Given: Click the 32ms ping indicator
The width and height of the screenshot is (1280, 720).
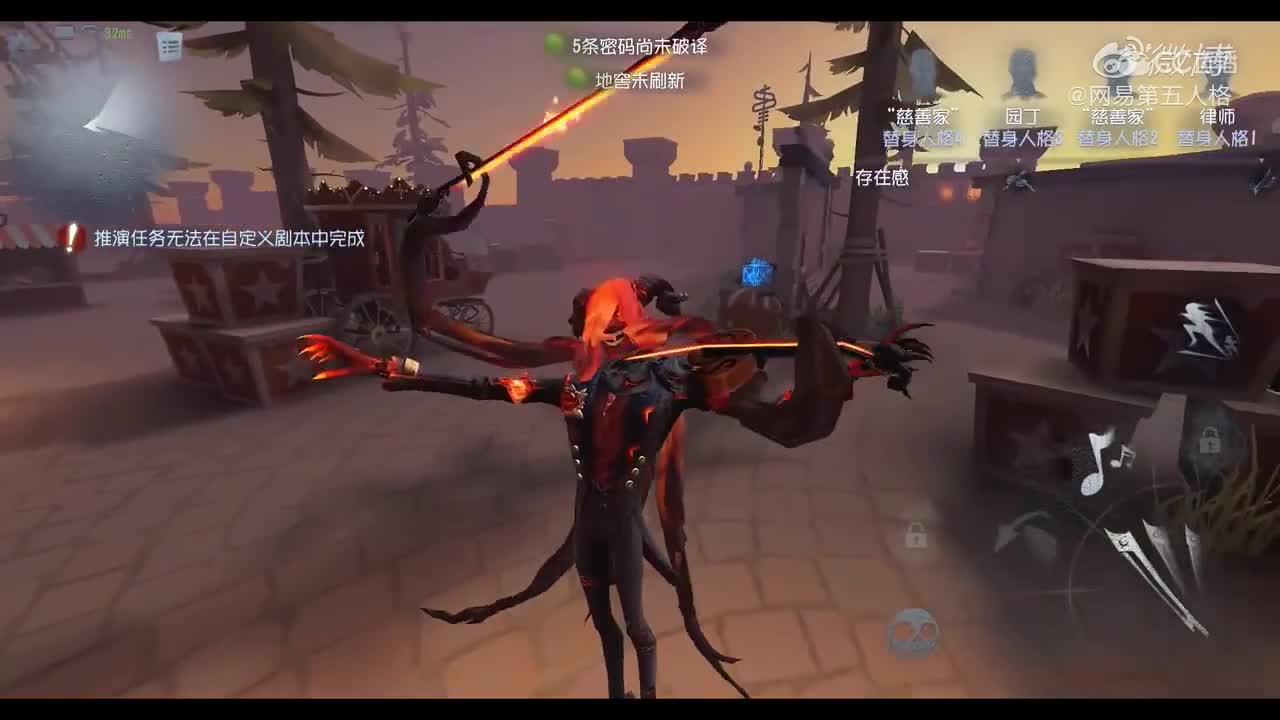Looking at the screenshot, I should [x=115, y=32].
